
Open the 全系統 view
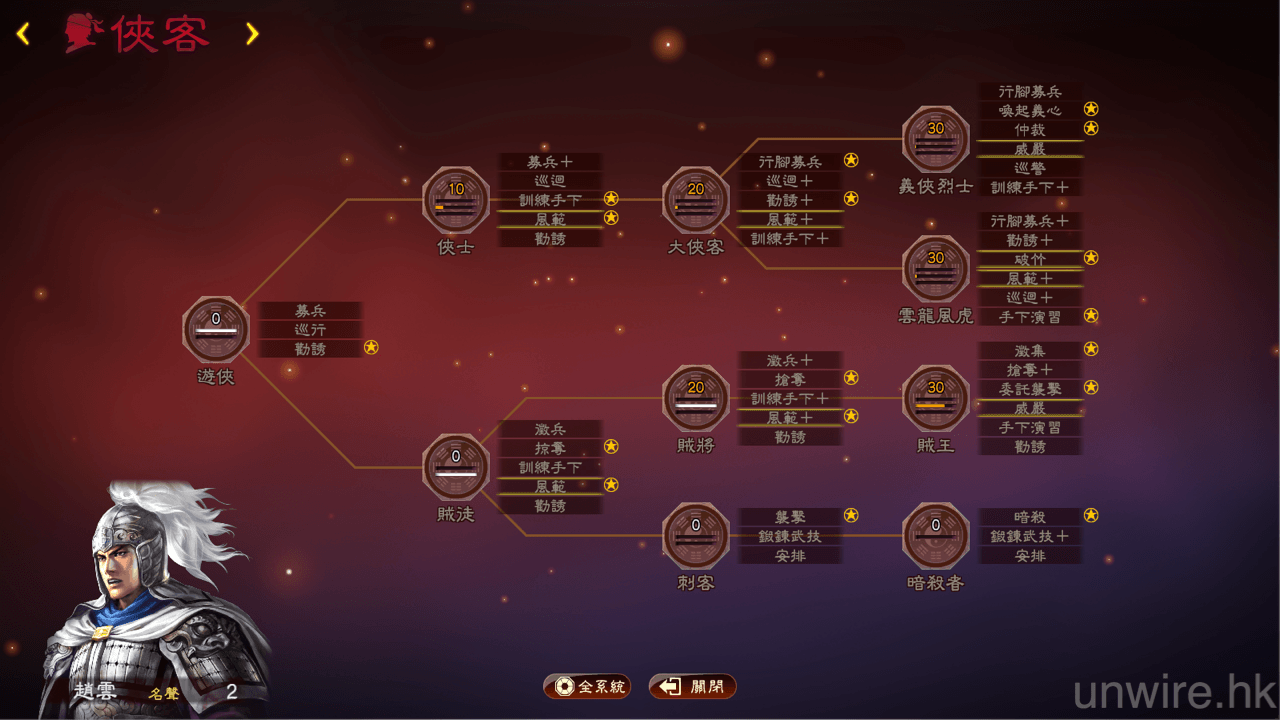[587, 687]
